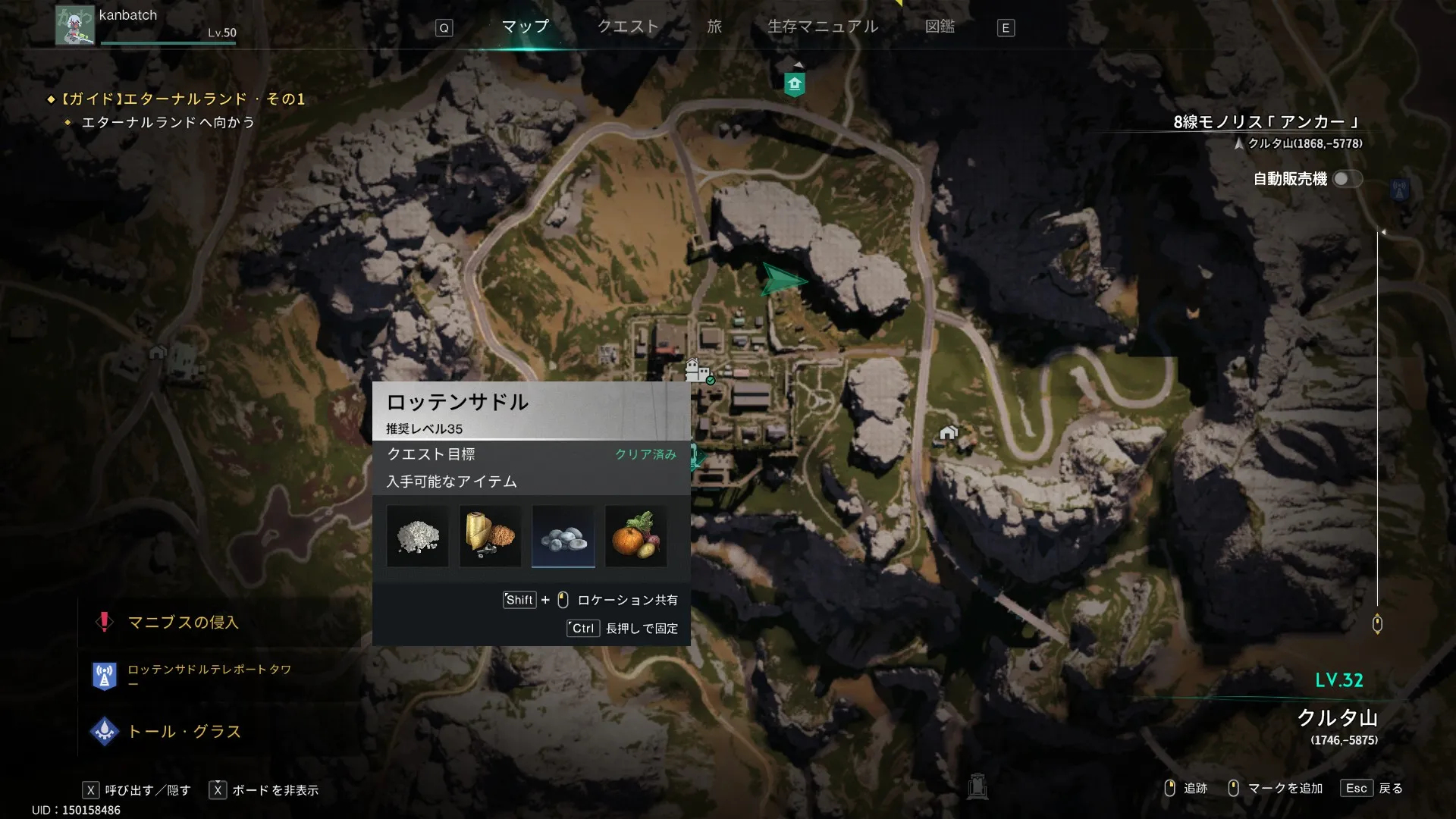
Task: Open the トール・グラス entry
Action: [184, 732]
